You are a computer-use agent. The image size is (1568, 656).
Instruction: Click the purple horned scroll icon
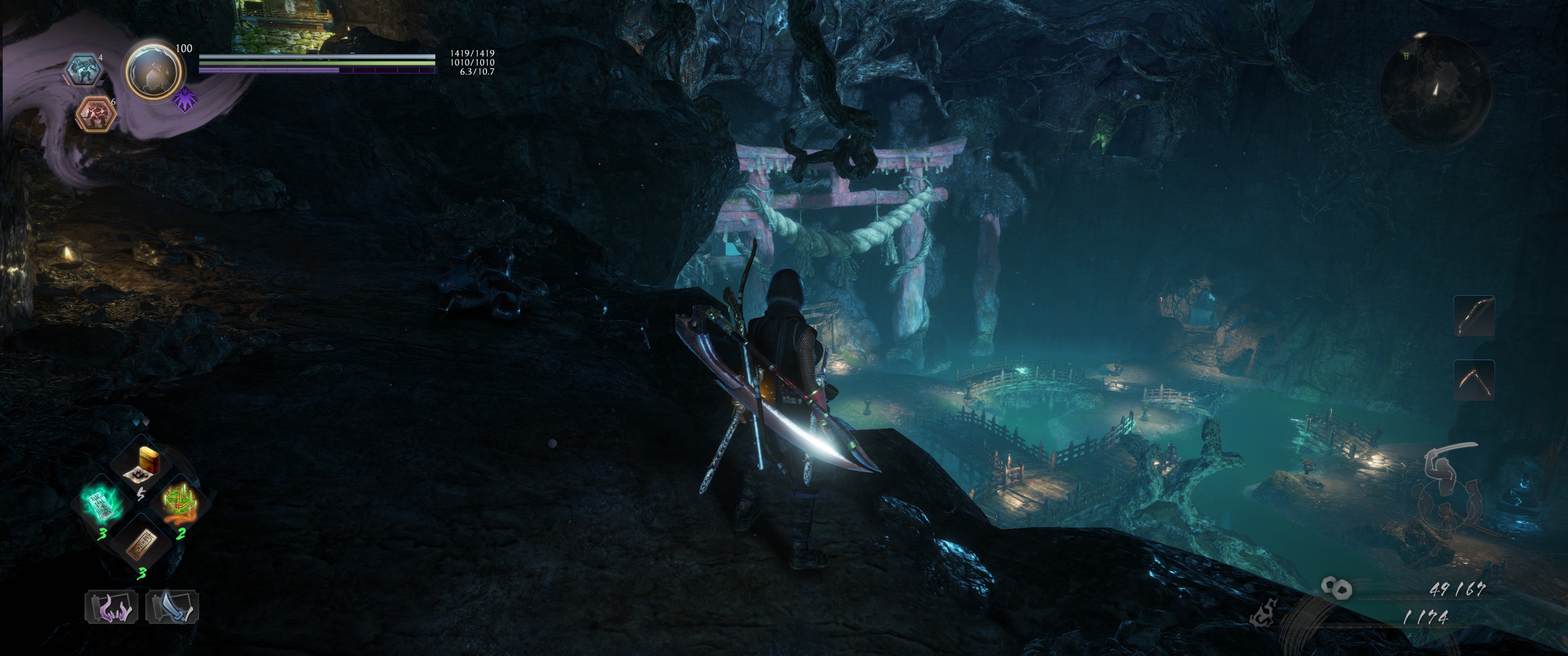[x=111, y=607]
